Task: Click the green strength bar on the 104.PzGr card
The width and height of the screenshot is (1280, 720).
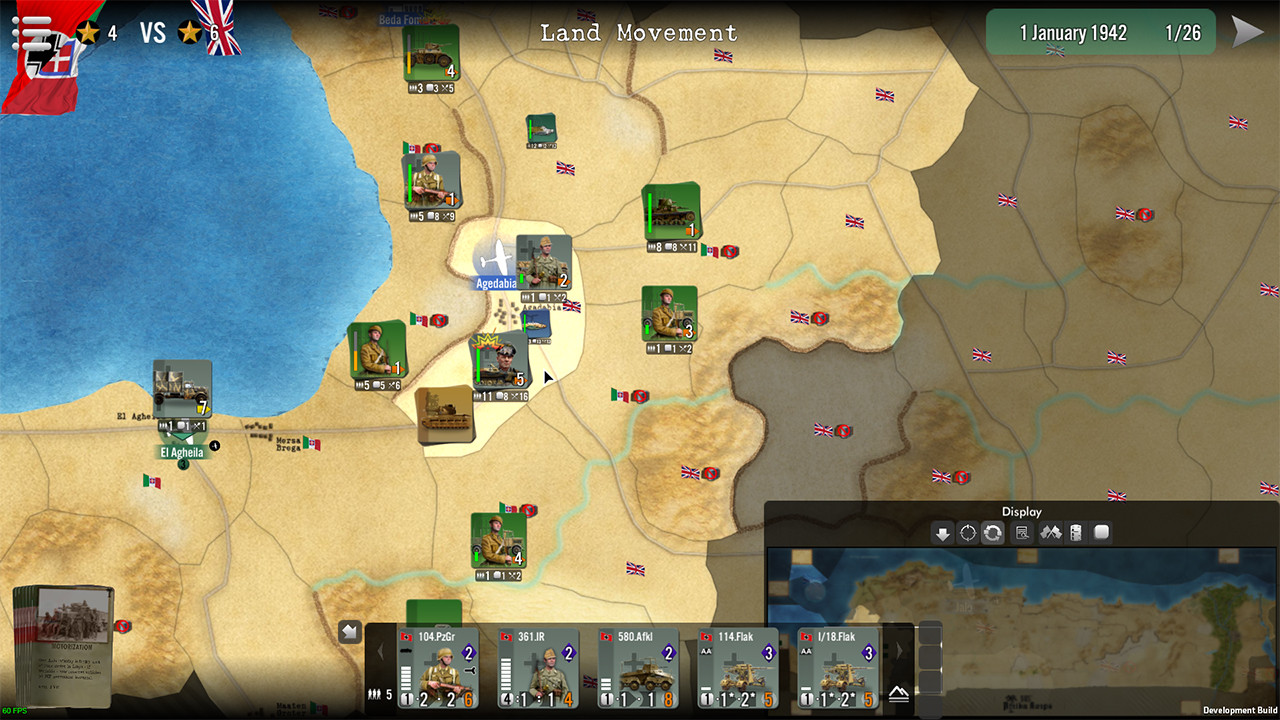Action: click(406, 678)
